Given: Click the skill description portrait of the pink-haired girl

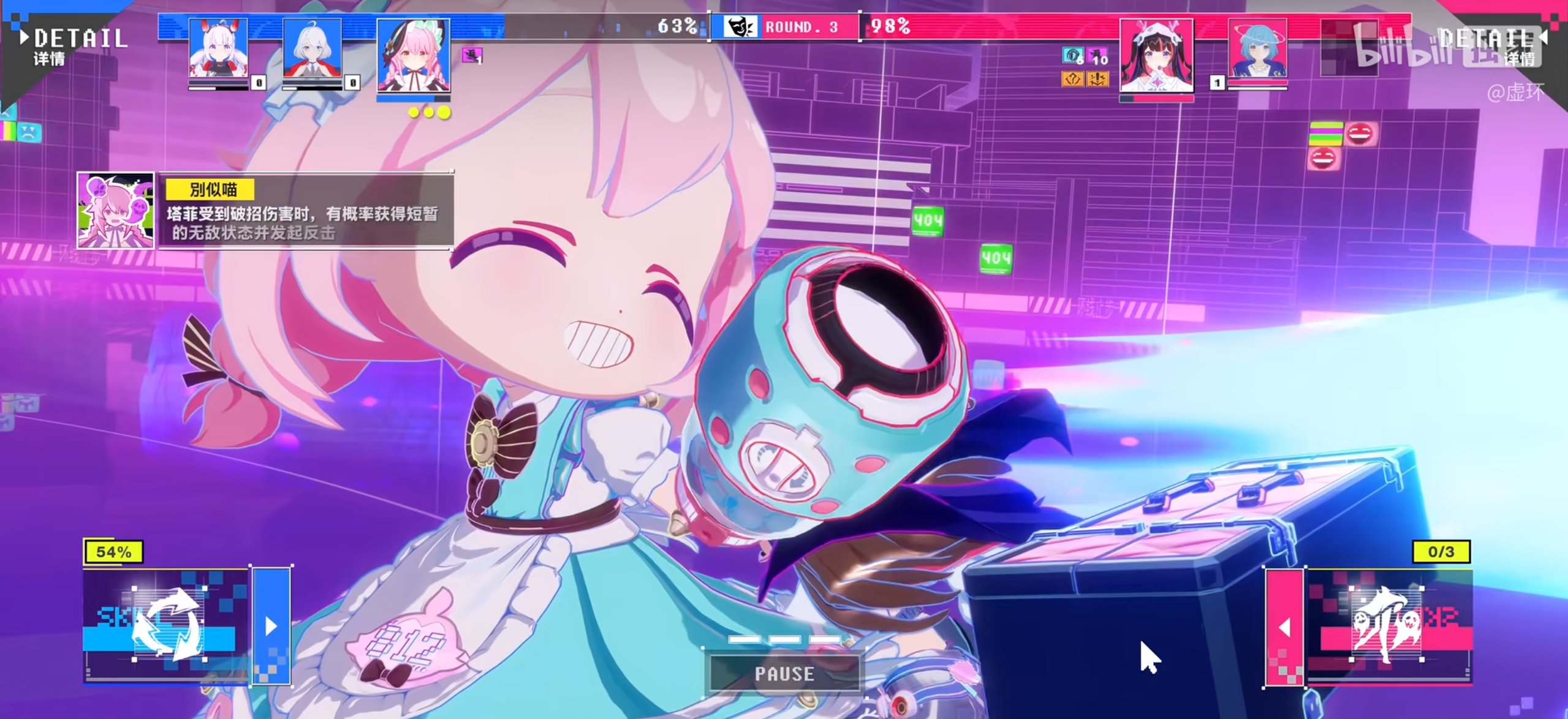Looking at the screenshot, I should pos(115,210).
